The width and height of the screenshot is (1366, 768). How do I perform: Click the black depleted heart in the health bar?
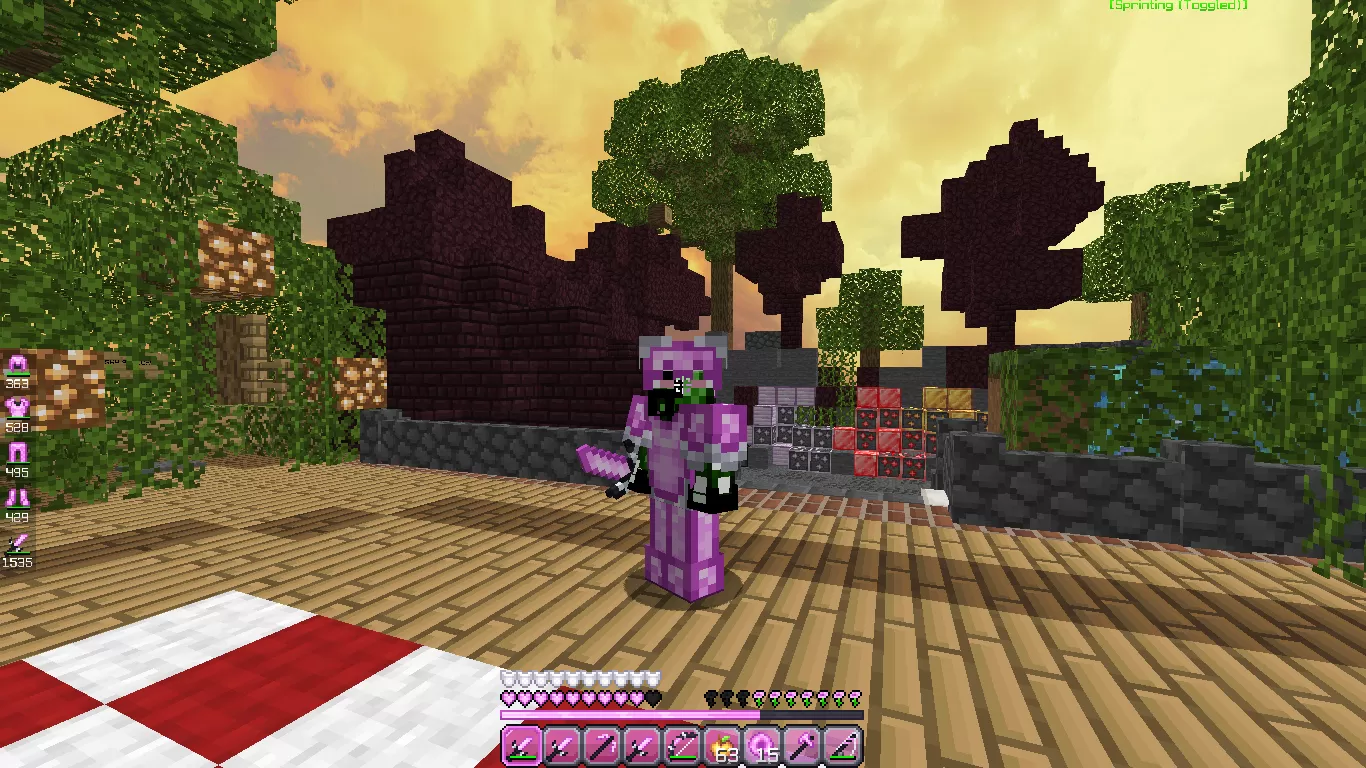654,698
